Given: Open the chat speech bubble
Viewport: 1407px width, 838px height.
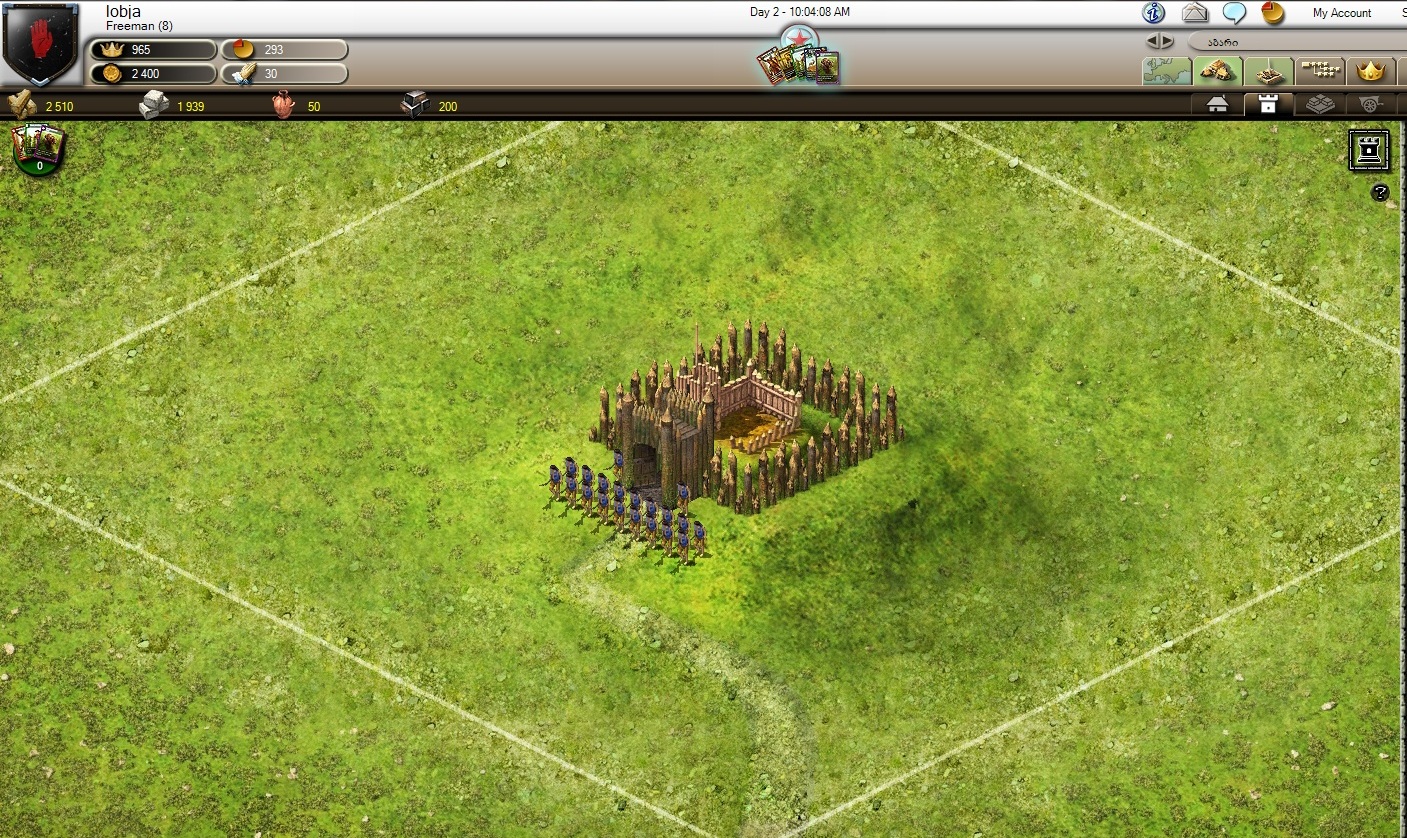Looking at the screenshot, I should (1235, 13).
